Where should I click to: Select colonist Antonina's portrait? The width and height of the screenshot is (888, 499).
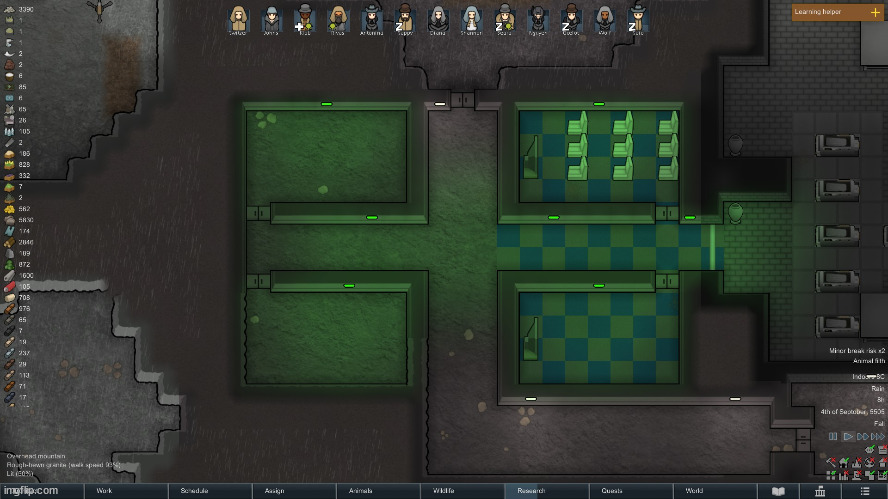click(372, 19)
